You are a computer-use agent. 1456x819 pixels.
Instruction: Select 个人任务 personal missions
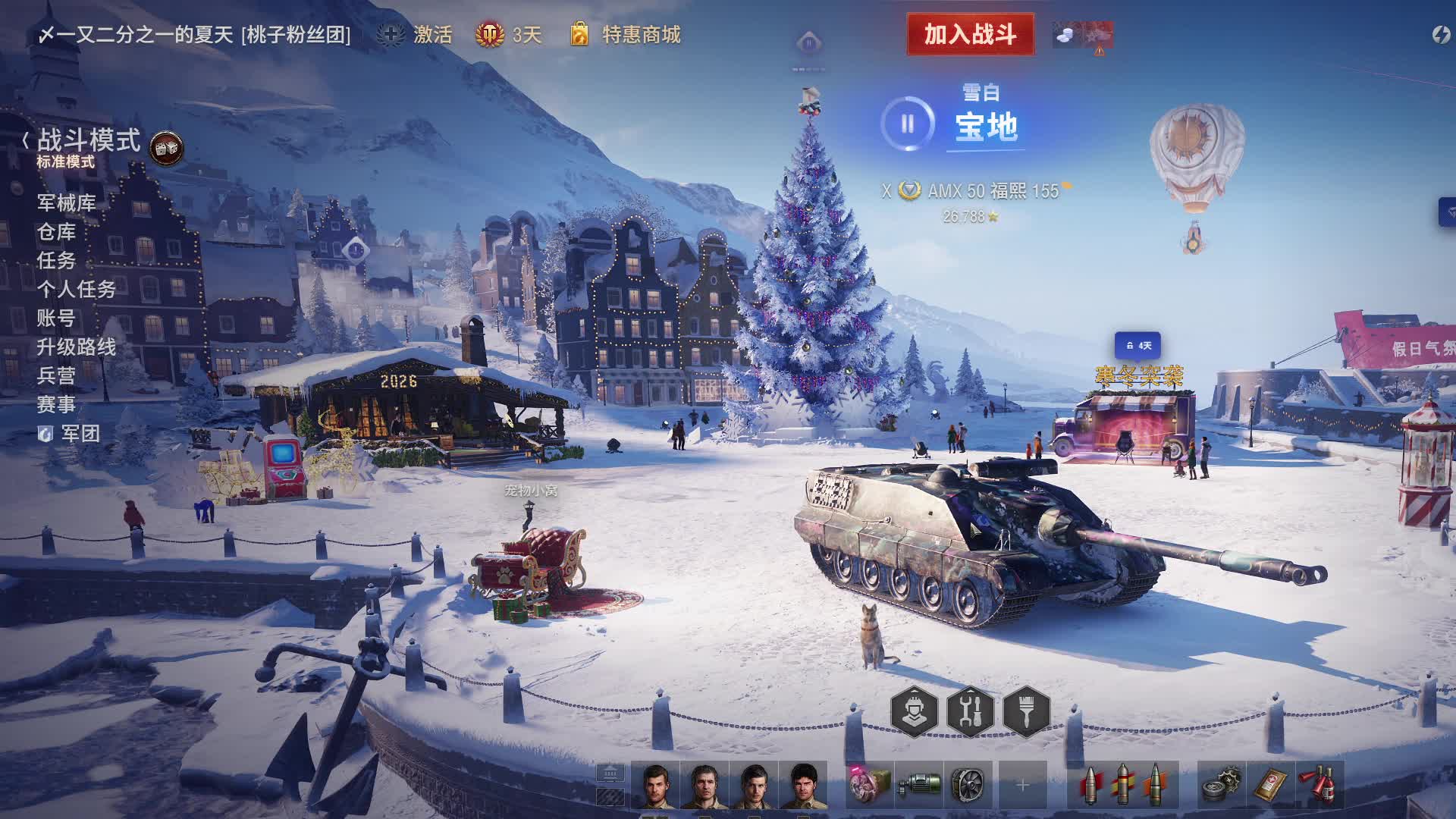[x=77, y=290]
